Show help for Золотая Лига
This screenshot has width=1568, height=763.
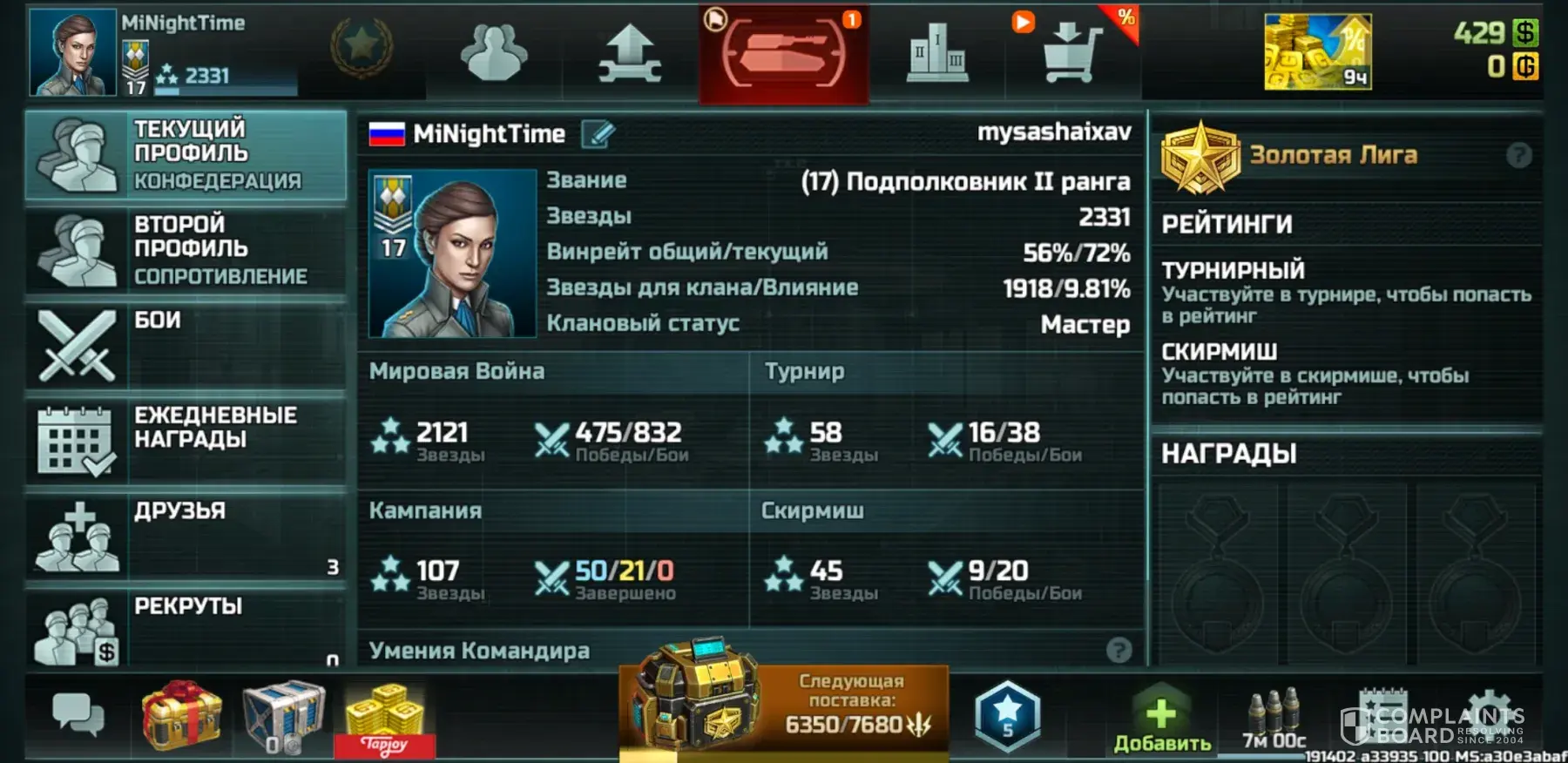click(1518, 156)
